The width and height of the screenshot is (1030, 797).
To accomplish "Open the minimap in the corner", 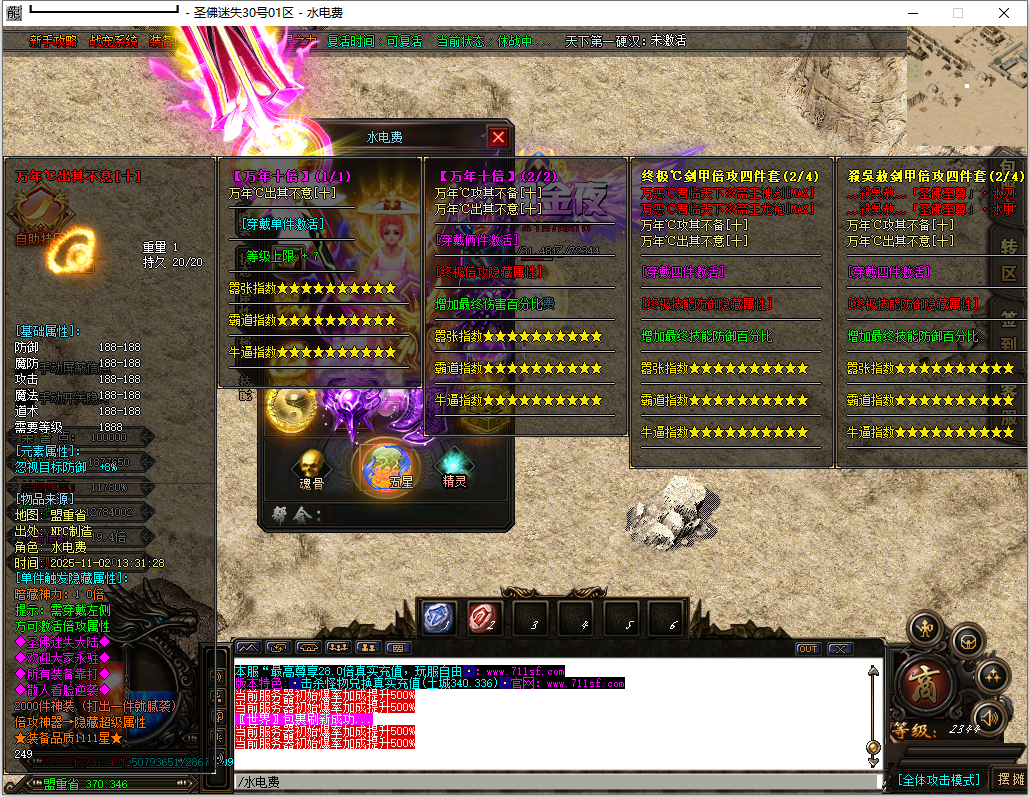I will [966, 88].
